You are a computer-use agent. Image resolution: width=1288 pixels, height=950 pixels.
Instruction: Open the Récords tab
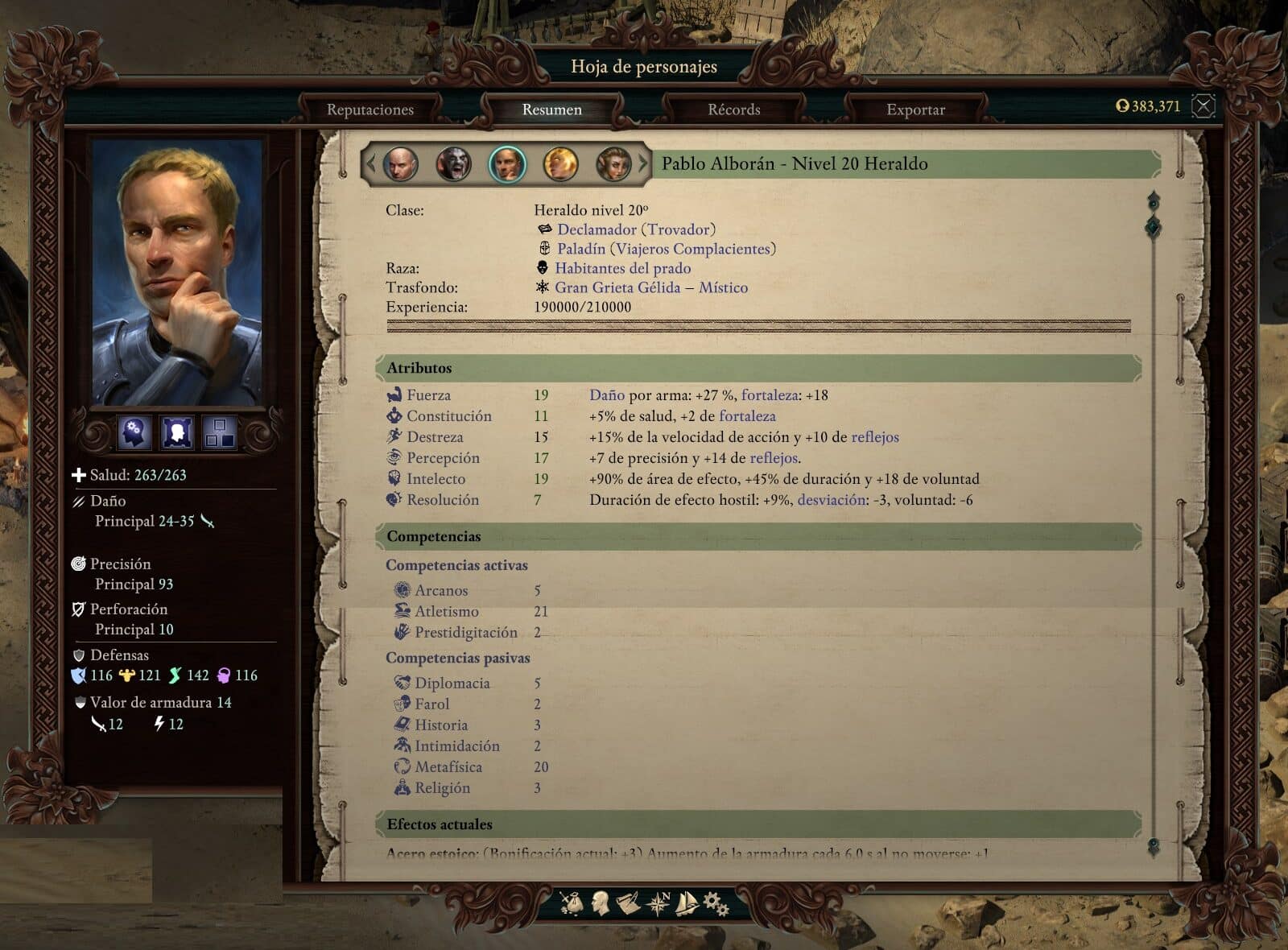[733, 109]
